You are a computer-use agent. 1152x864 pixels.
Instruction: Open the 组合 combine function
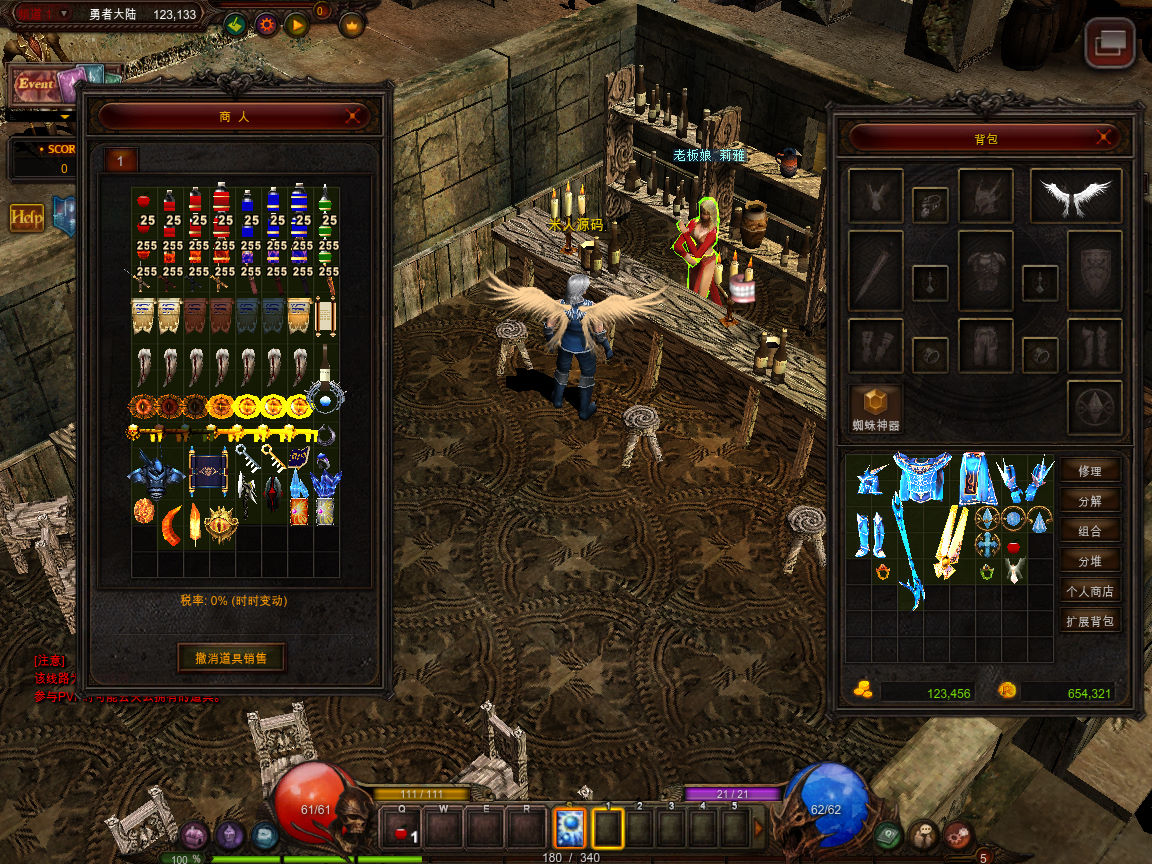pos(1089,531)
